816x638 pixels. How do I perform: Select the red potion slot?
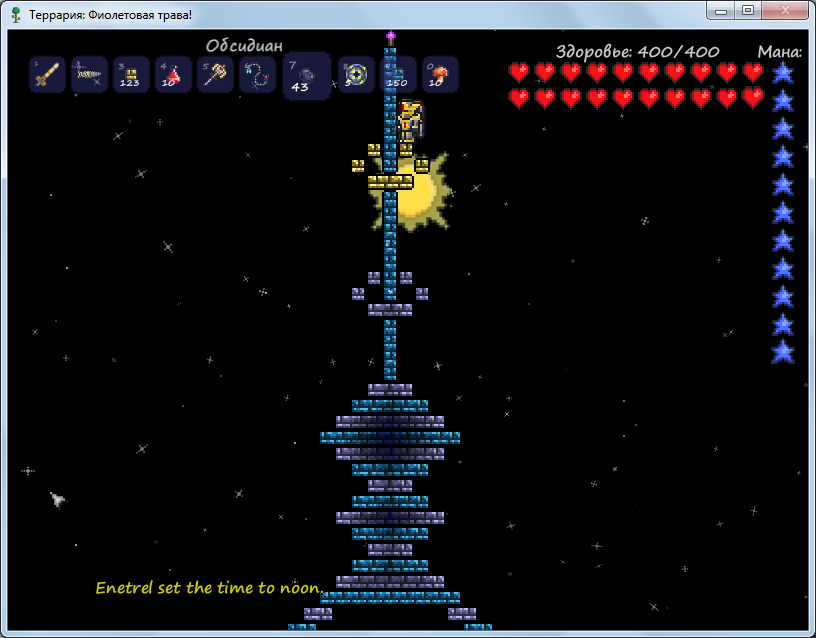click(173, 75)
